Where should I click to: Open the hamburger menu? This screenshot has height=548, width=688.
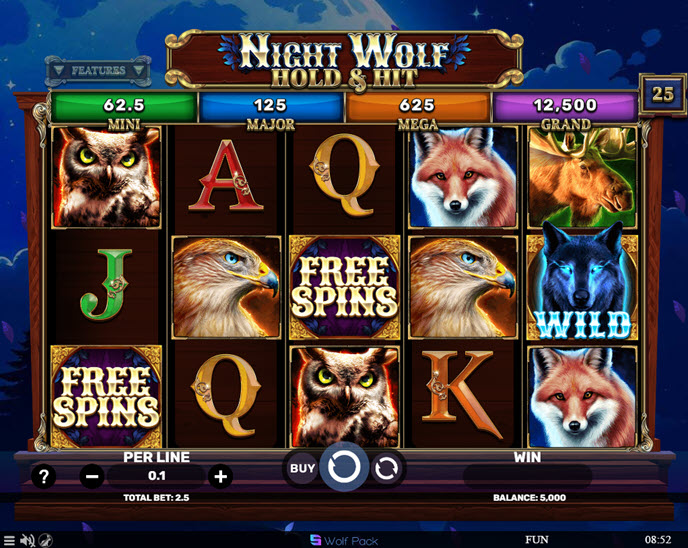(9, 540)
